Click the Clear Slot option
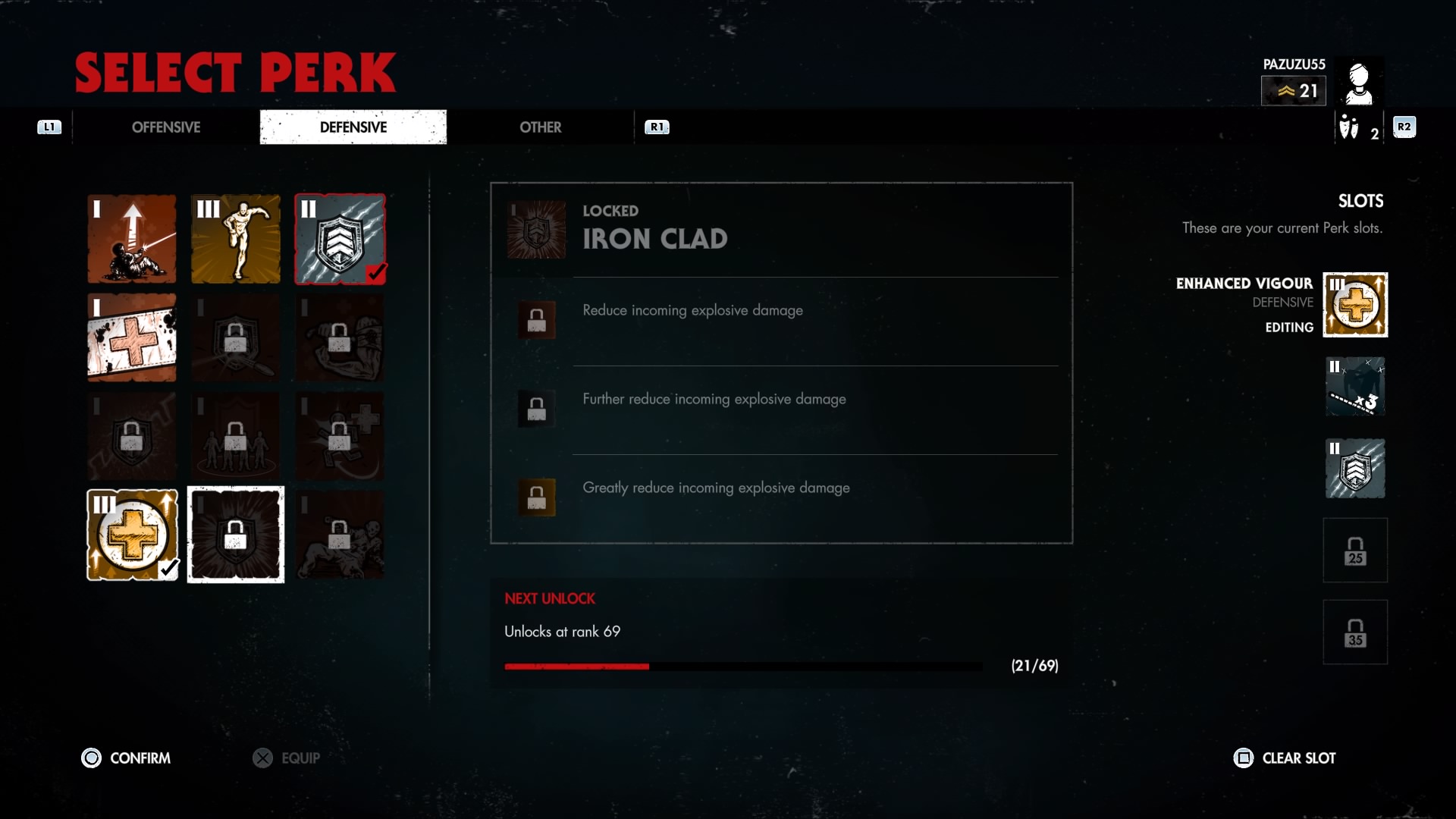1456x819 pixels. click(1285, 758)
